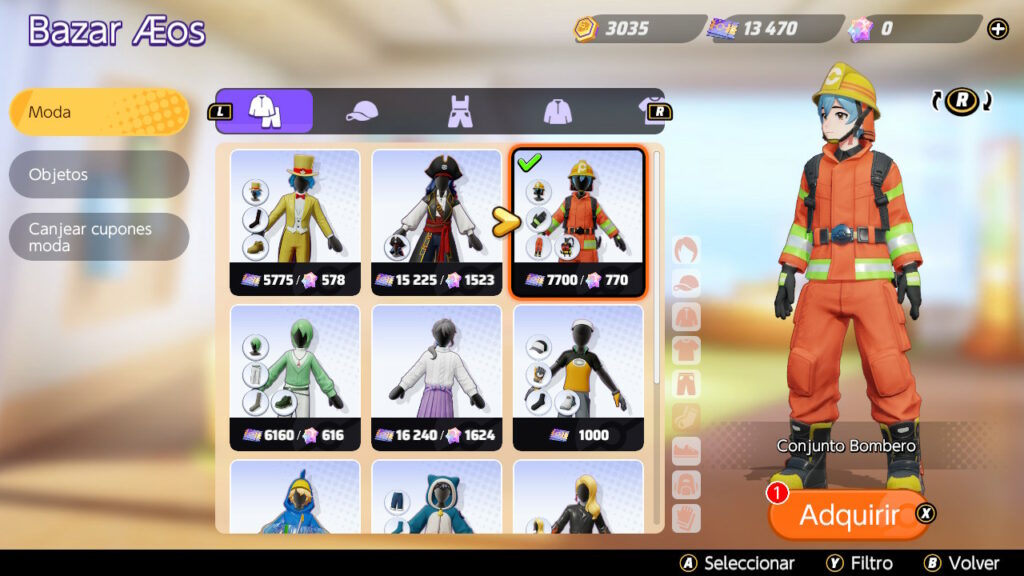This screenshot has height=576, width=1024.
Task: Choose the green sweater outfit
Action: 295,377
